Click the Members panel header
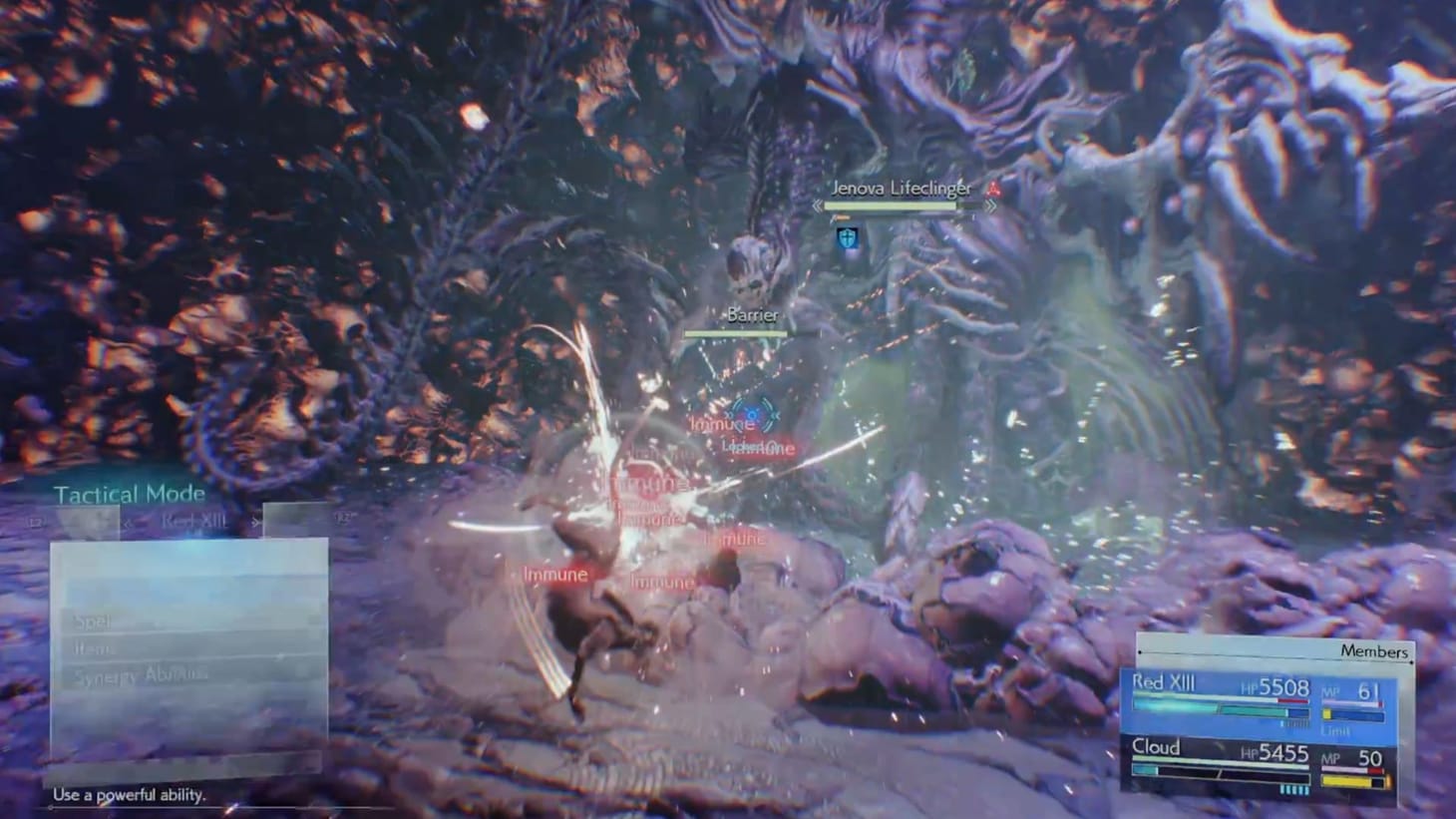This screenshot has width=1456, height=819. 1375,651
